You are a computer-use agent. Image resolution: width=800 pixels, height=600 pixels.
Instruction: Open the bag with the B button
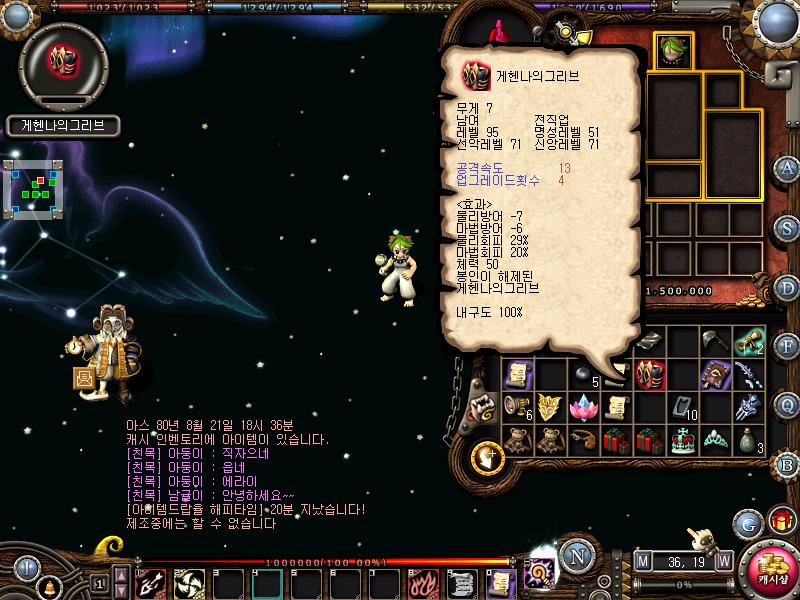(x=788, y=465)
